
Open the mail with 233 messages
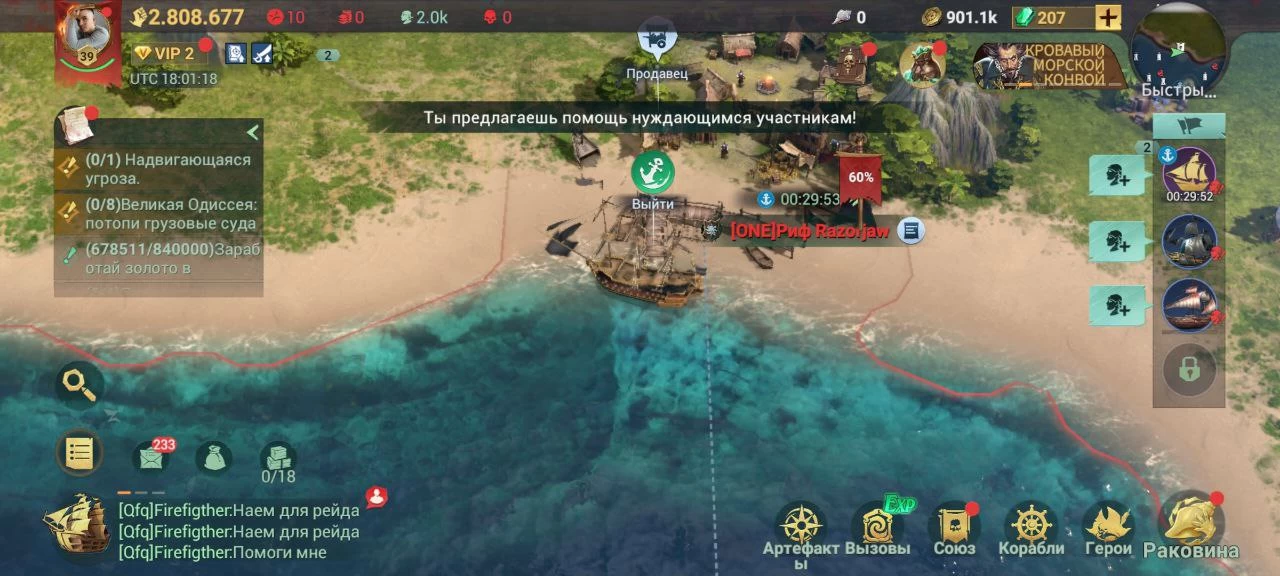pyautogui.click(x=150, y=458)
